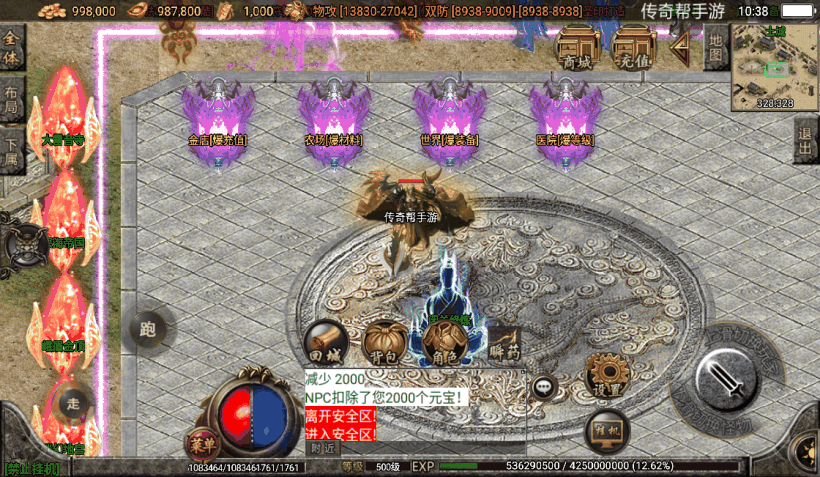
Task: Use the 回城 return-to-town scroll
Action: pos(324,343)
